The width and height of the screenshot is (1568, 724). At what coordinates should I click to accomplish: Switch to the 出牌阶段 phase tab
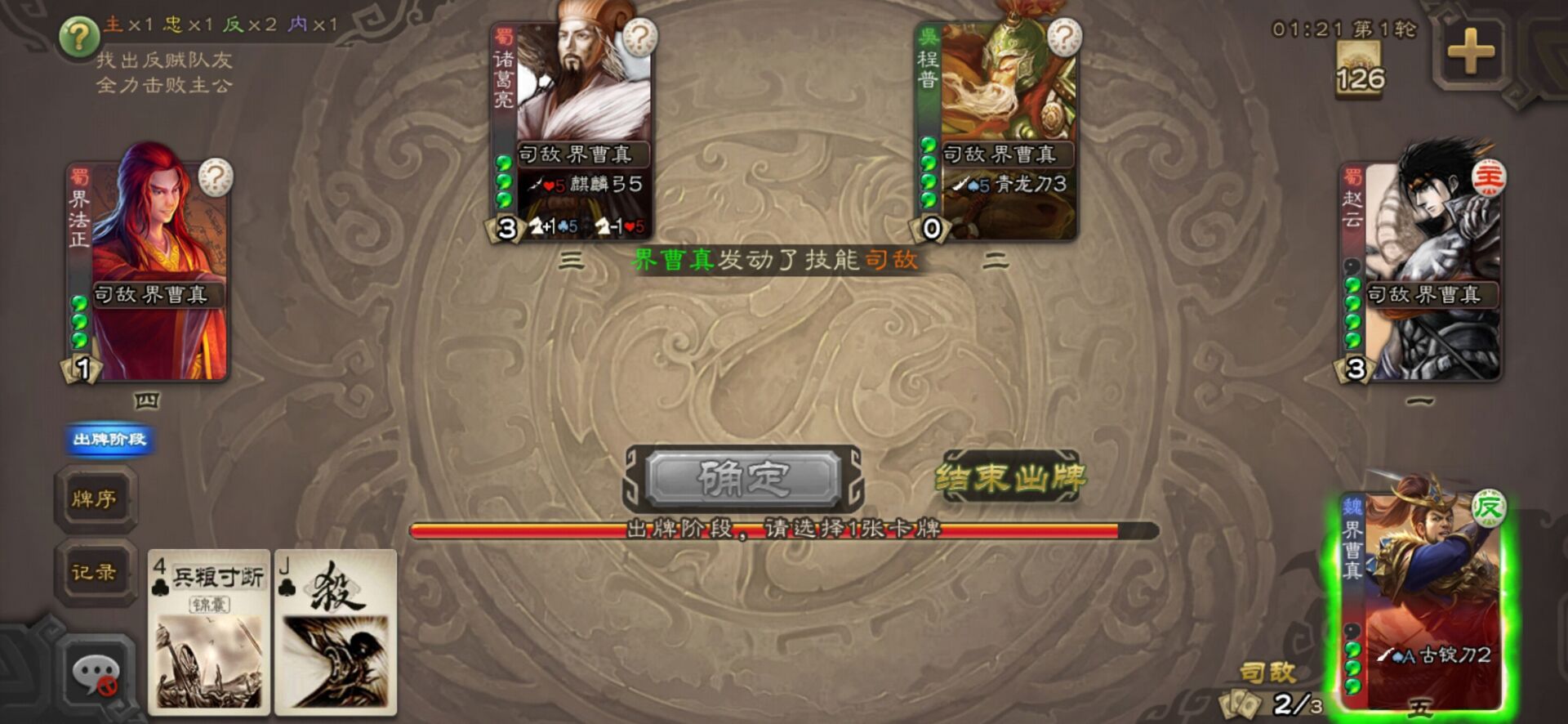click(109, 439)
